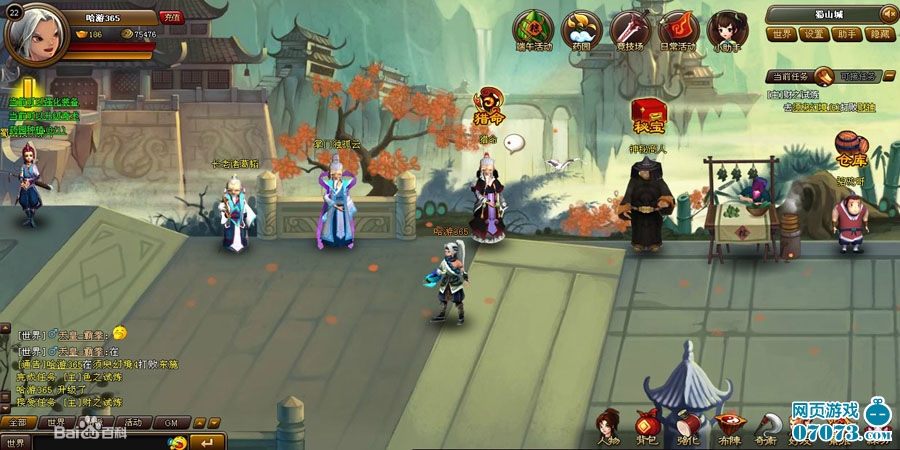Switch chat to the 活动 tab
The image size is (900, 450).
(x=133, y=422)
